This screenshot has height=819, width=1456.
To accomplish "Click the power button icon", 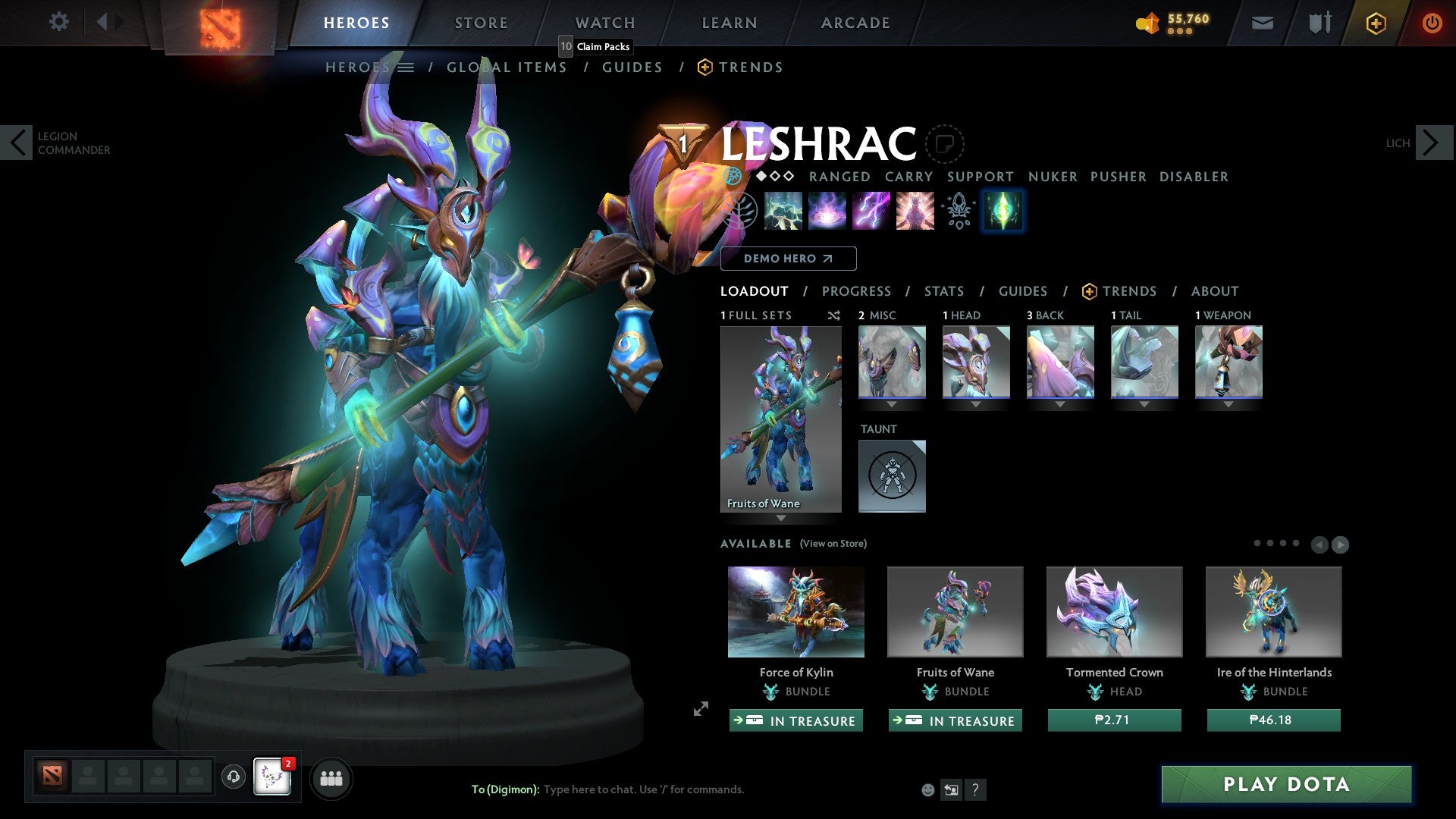I will tap(1432, 22).
